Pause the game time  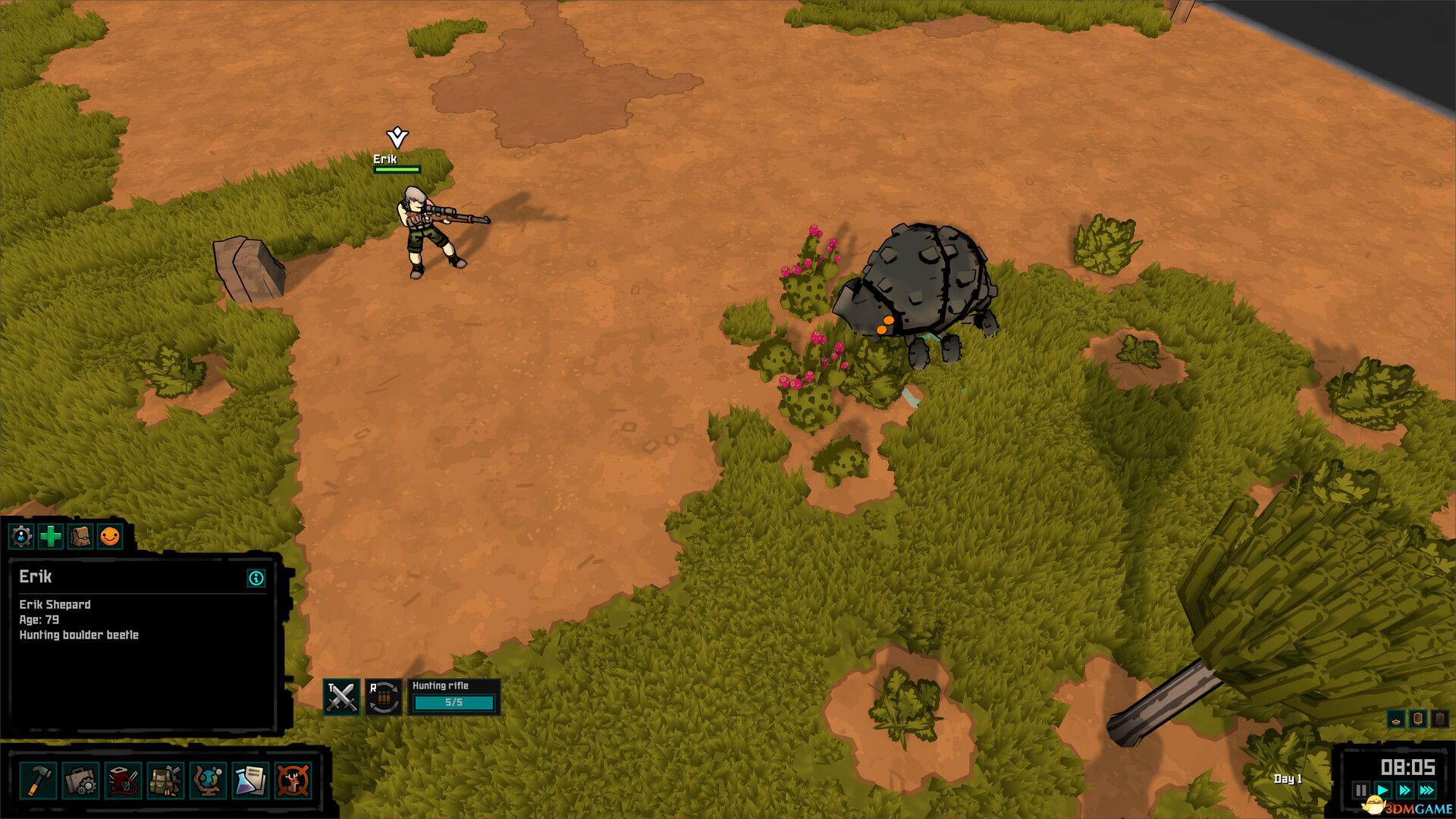(x=1361, y=791)
